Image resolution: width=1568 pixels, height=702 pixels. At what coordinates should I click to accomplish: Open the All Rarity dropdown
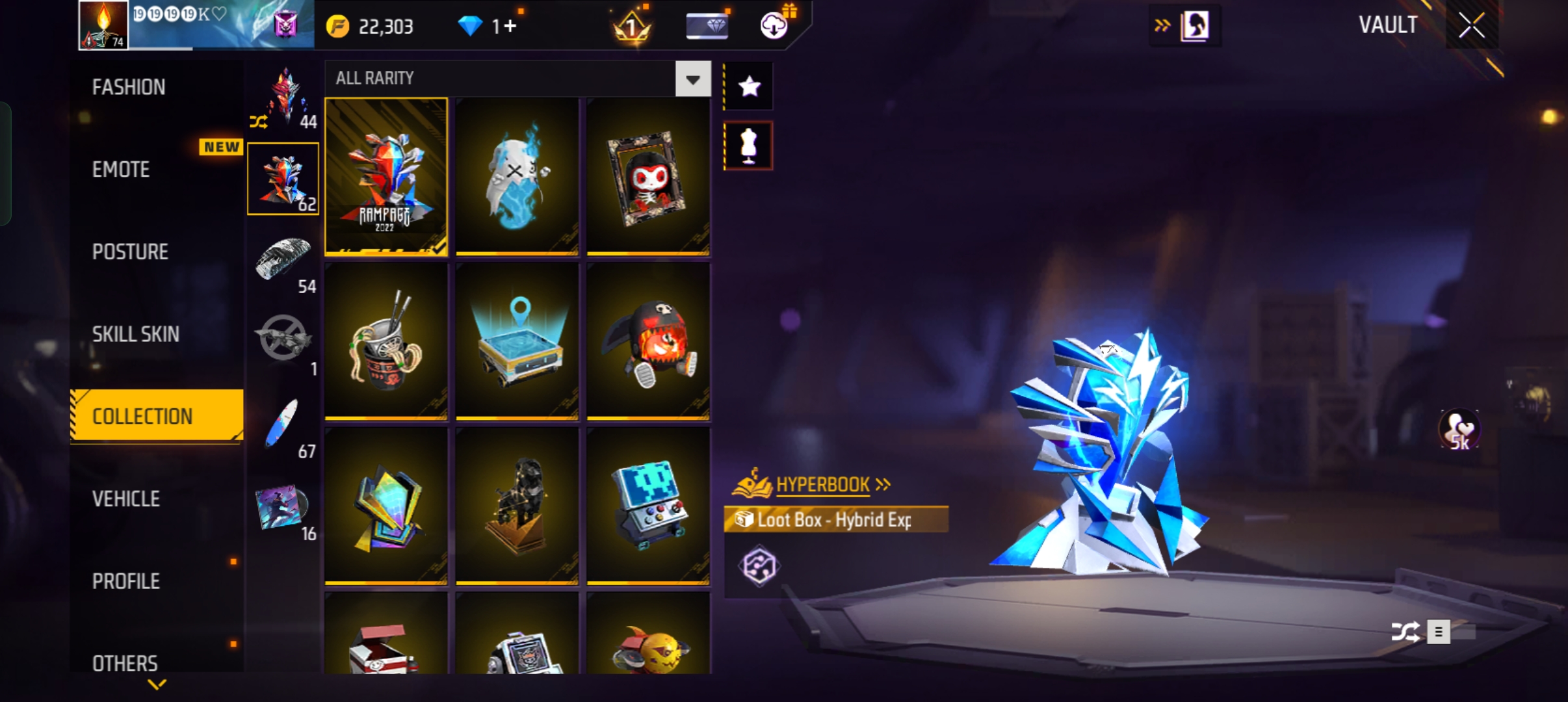click(x=693, y=79)
